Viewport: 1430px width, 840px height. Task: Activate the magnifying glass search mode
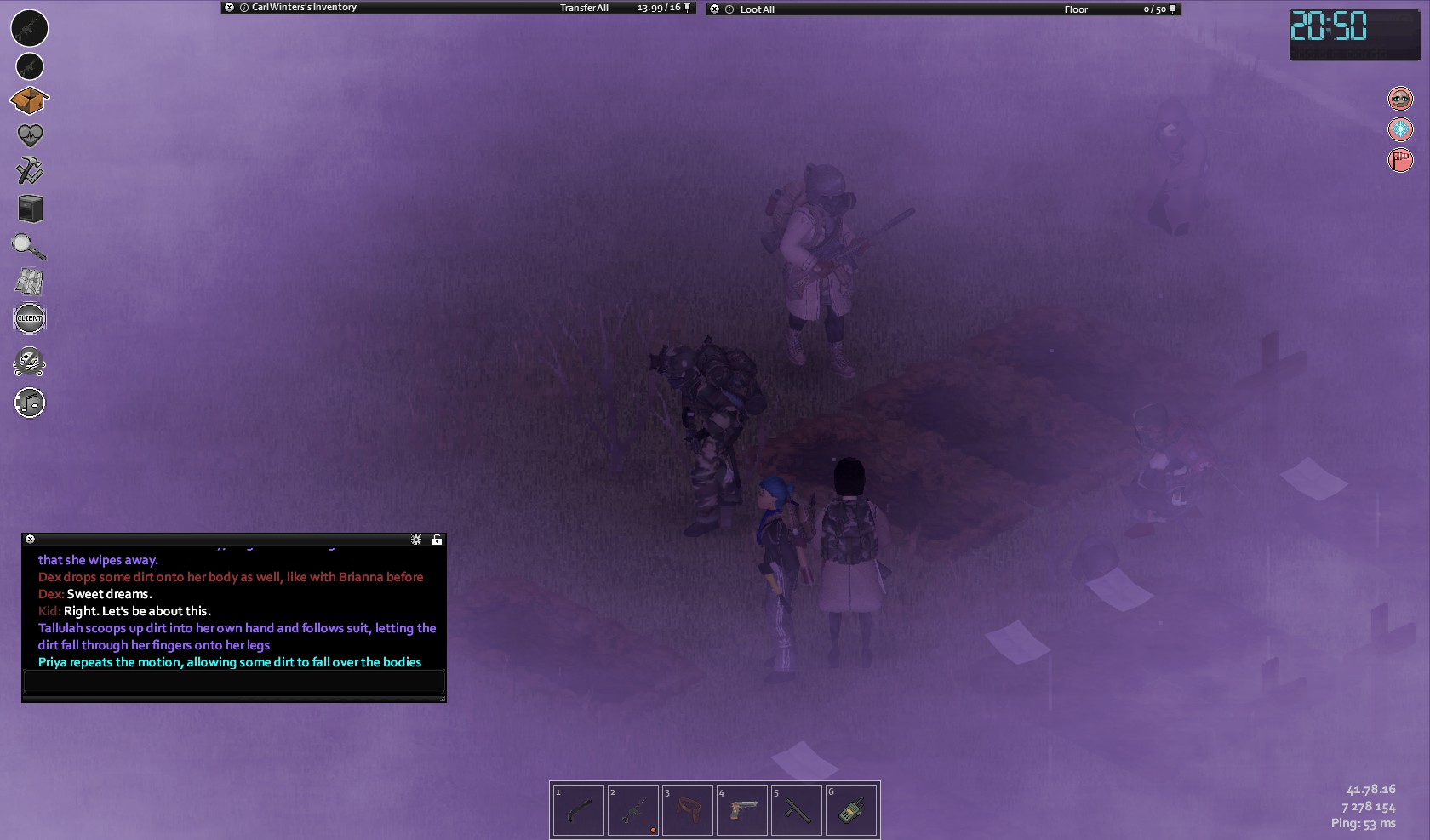pyautogui.click(x=29, y=247)
